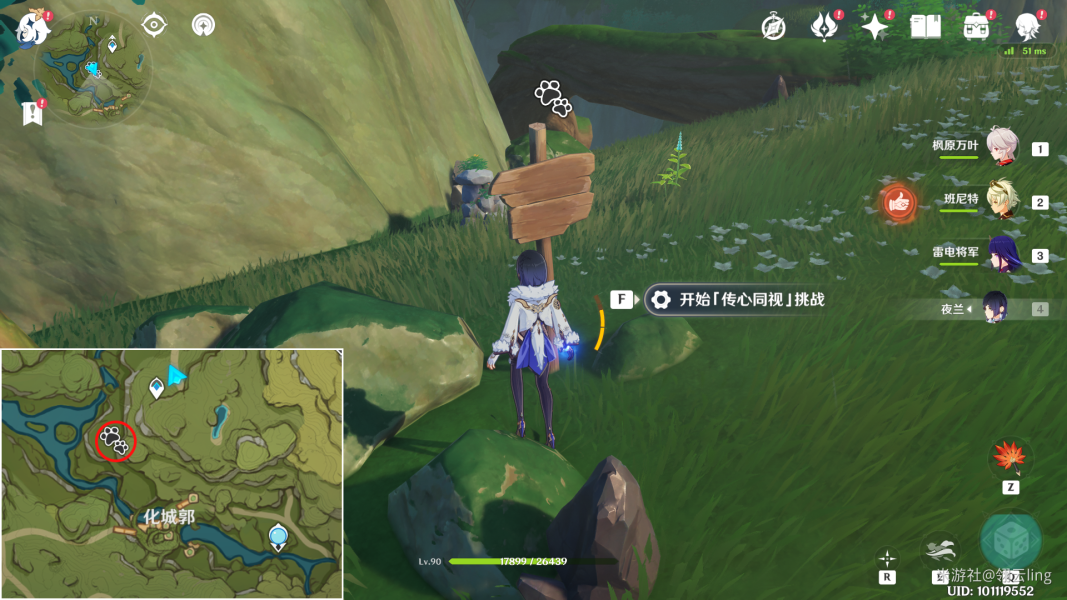Image resolution: width=1067 pixels, height=600 pixels.
Task: Select active character 夜兰 in party list
Action: pos(995,308)
